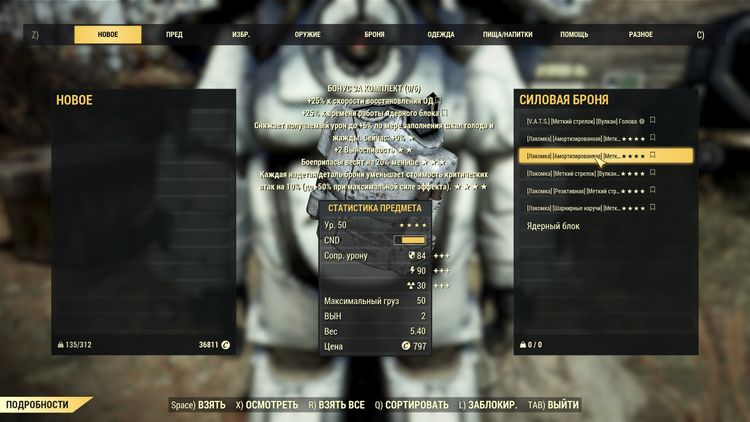Show the ОРУЖИЕ category
The height and width of the screenshot is (422, 750).
point(308,34)
